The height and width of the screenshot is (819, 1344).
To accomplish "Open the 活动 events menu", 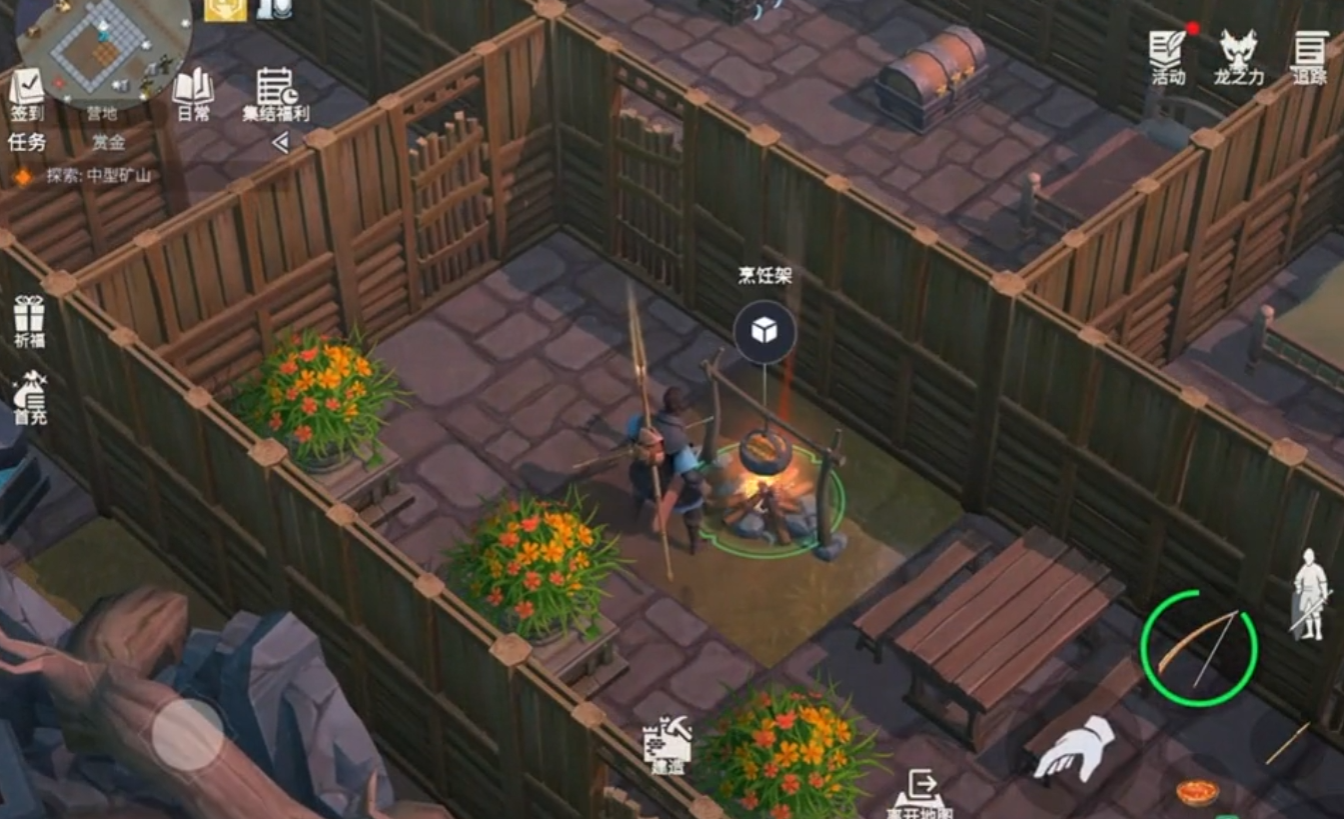I will click(1168, 56).
